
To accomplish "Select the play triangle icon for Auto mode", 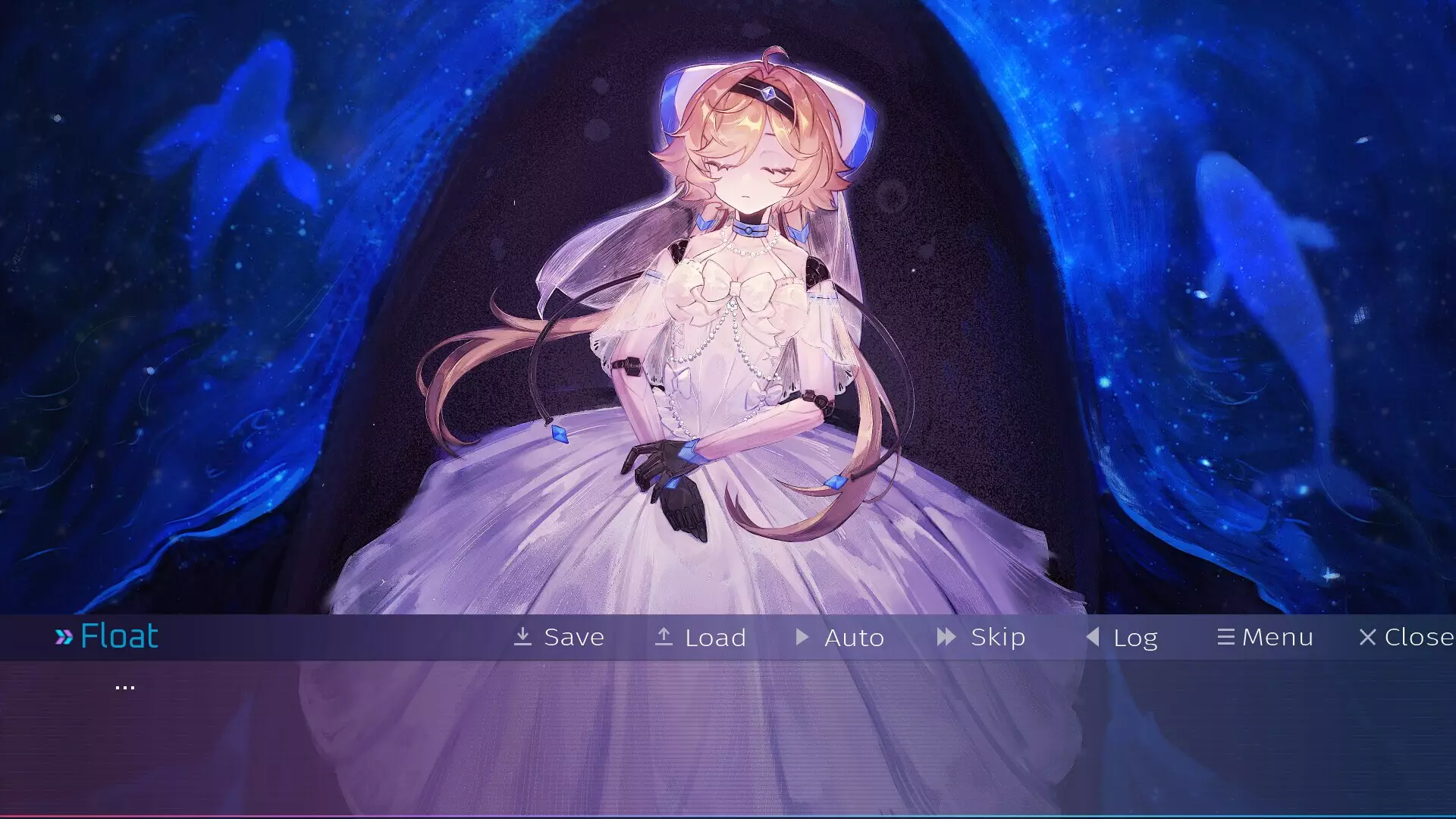I will pos(802,637).
